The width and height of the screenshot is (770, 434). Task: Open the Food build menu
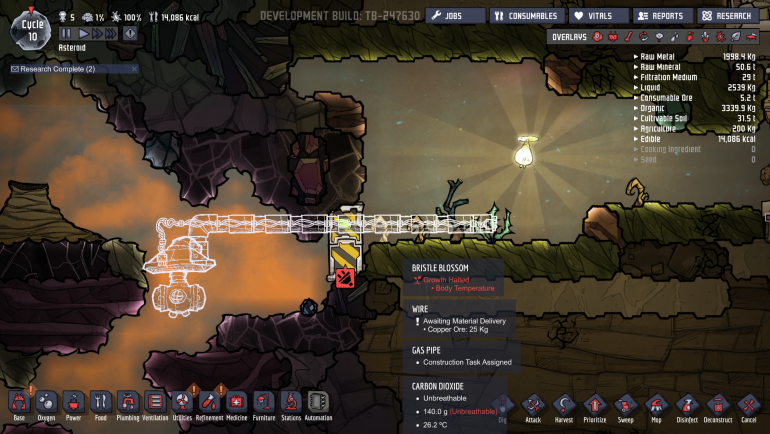[100, 403]
